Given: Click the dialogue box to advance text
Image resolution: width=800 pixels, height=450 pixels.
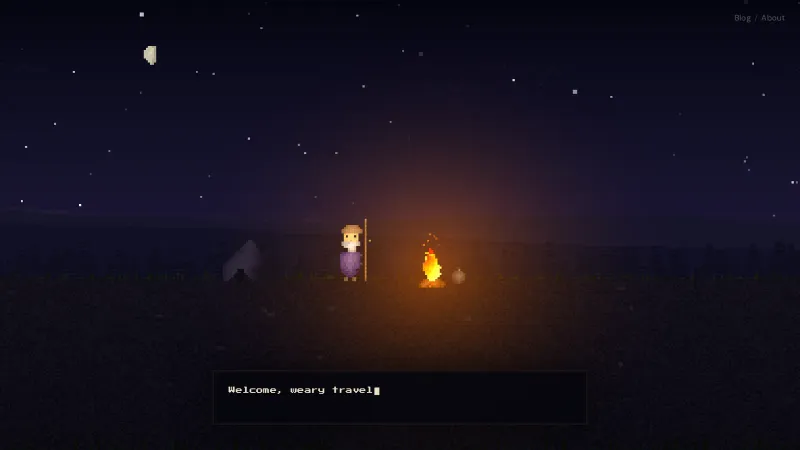Looking at the screenshot, I should click(399, 397).
